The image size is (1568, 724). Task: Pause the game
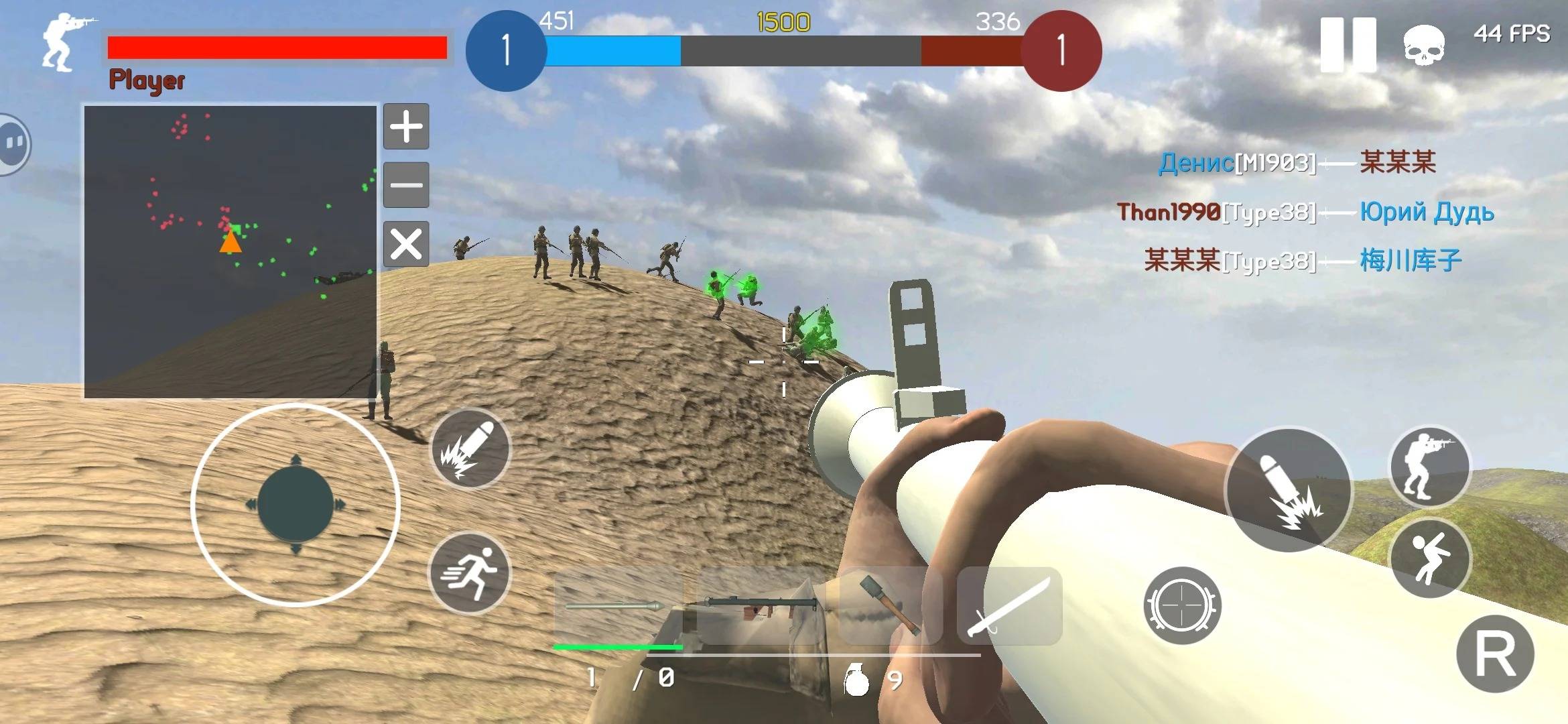[x=1348, y=44]
